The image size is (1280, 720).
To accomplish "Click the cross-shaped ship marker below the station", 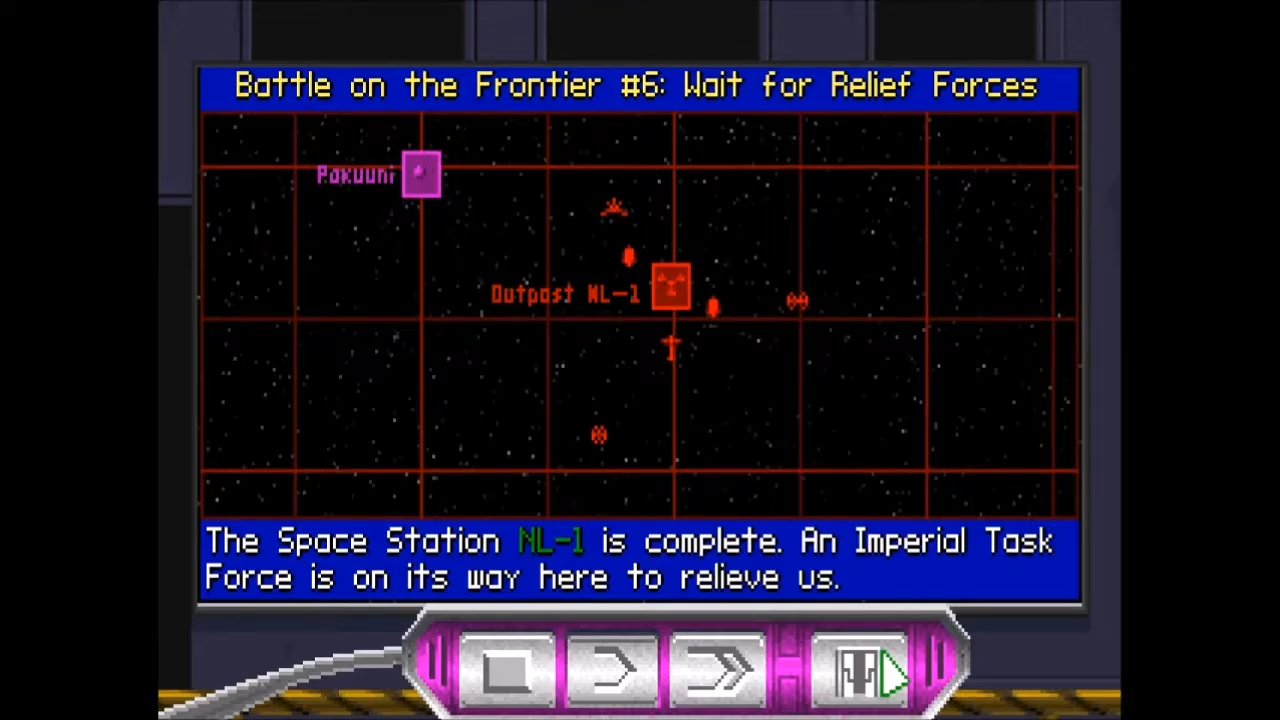I will pos(670,347).
